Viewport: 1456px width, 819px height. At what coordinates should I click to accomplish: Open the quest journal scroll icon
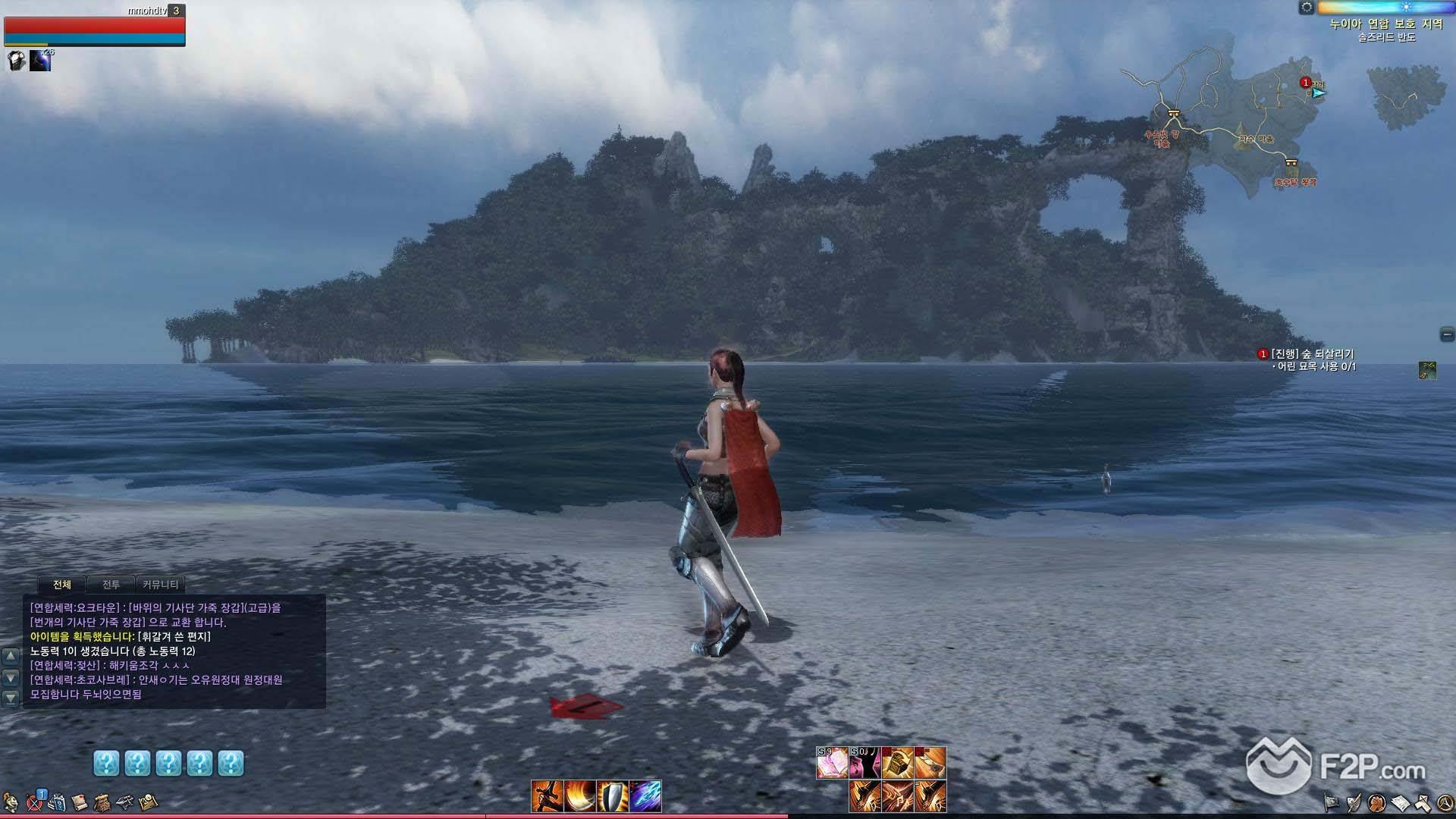click(80, 802)
